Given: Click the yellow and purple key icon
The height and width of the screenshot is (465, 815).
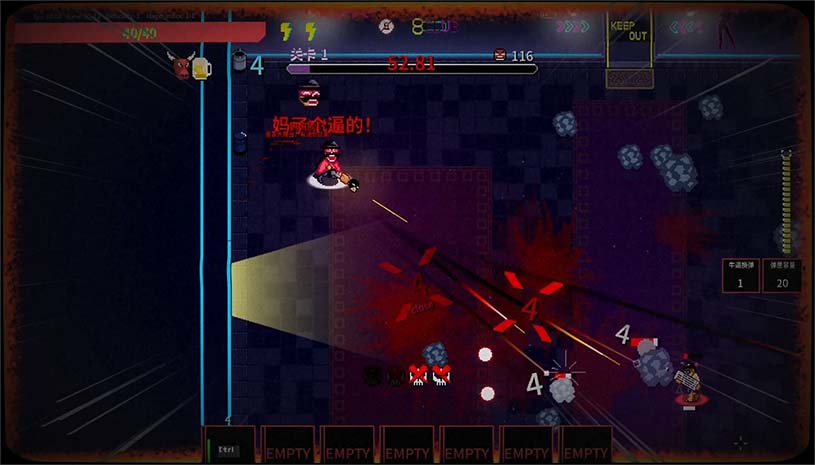Looking at the screenshot, I should coord(433,26).
